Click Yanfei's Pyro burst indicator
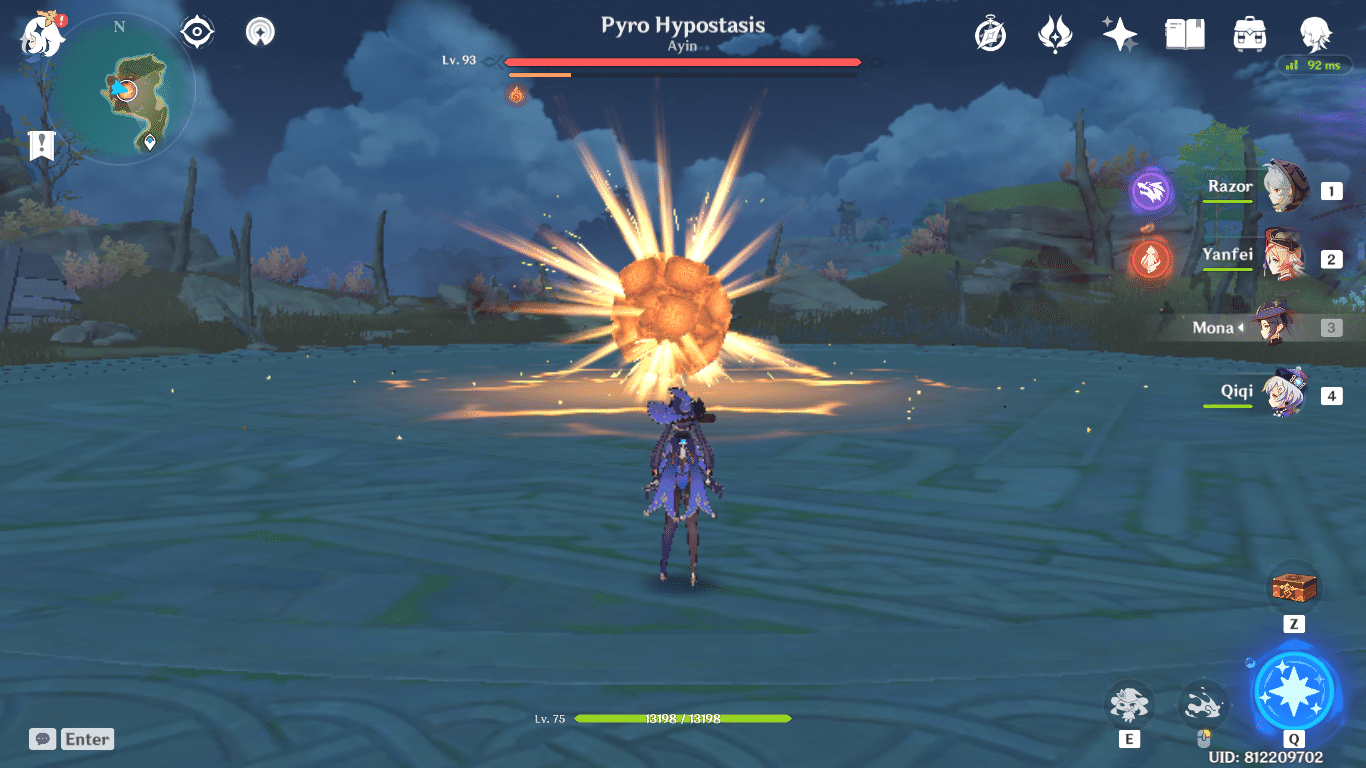 pos(1152,260)
